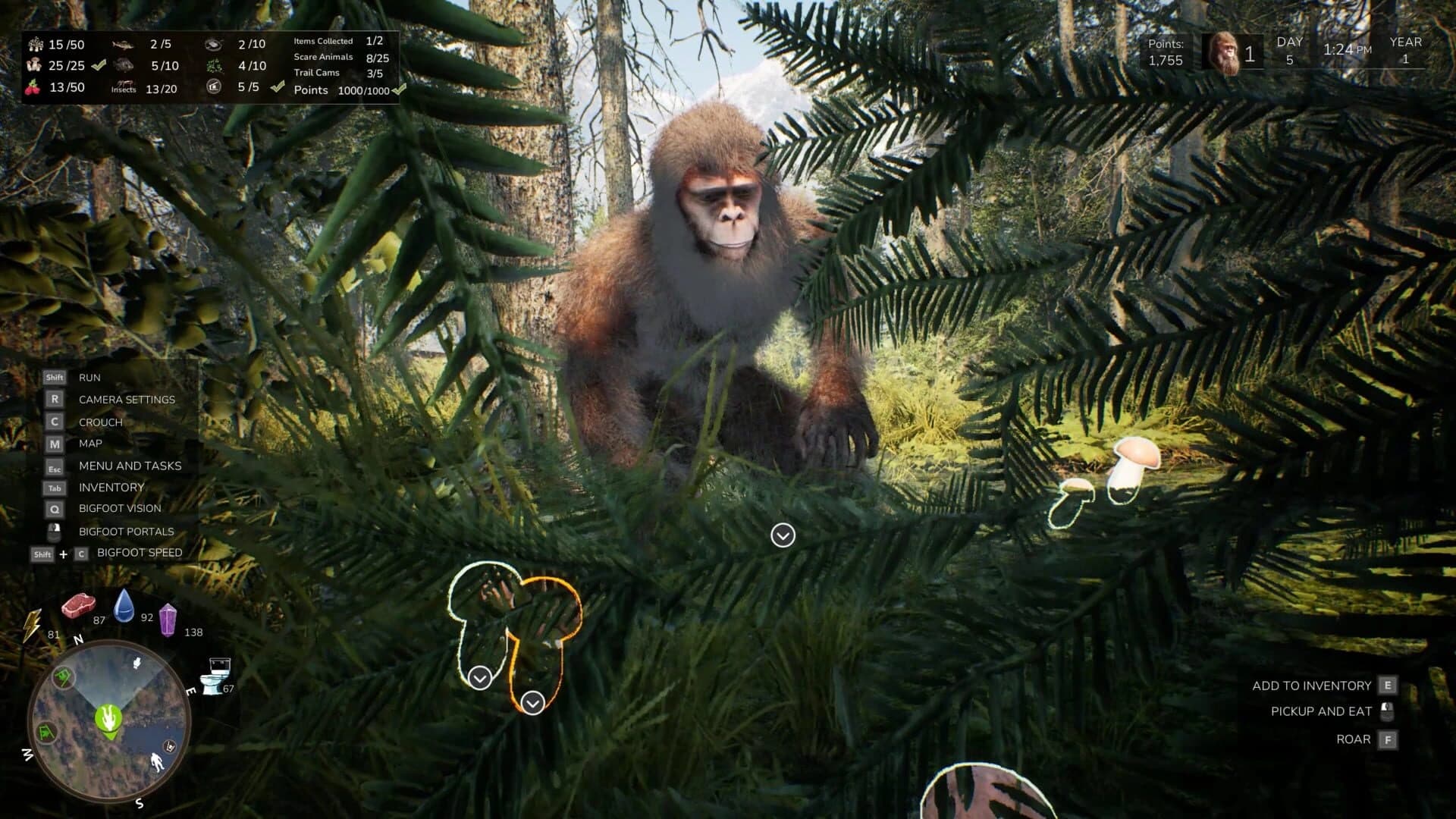1456x819 pixels.
Task: Select the mushroom counter icon
Action: [33, 65]
